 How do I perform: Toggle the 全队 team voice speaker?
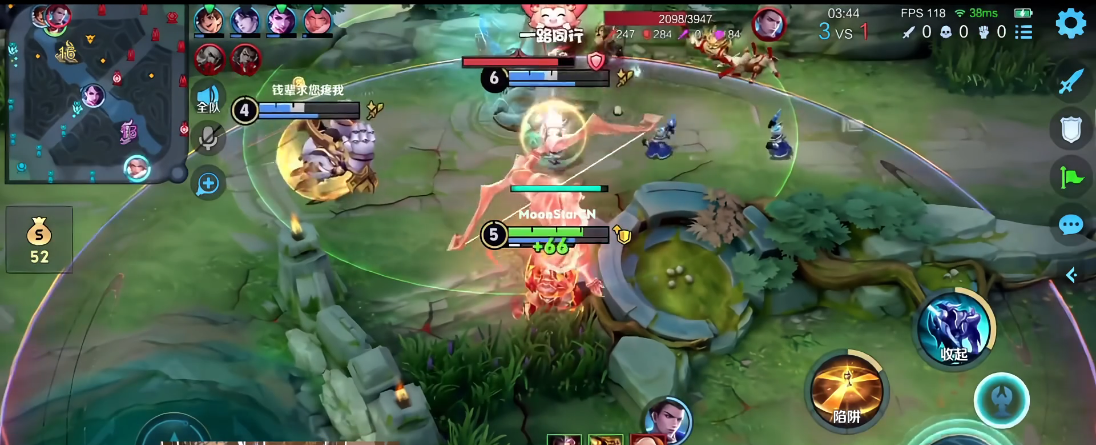(207, 98)
